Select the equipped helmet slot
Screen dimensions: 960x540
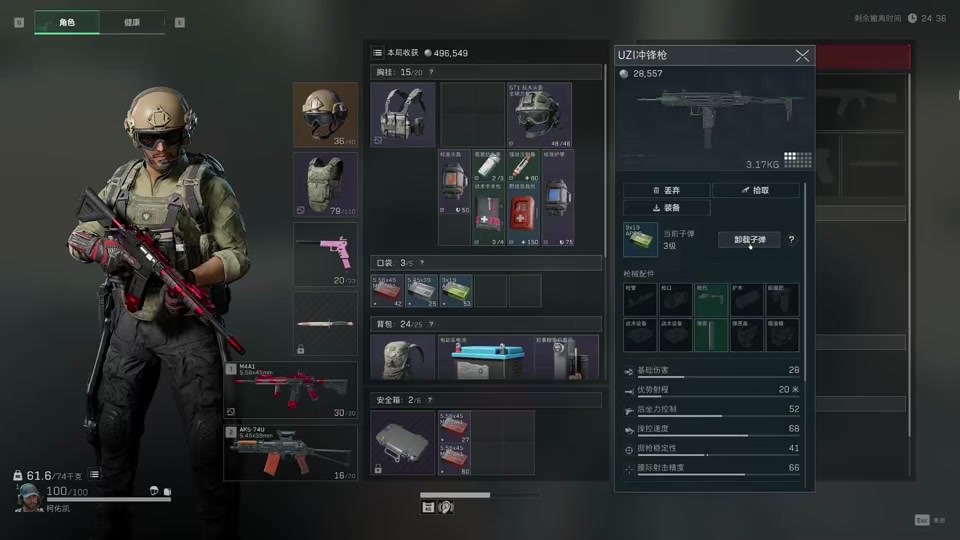click(x=325, y=114)
